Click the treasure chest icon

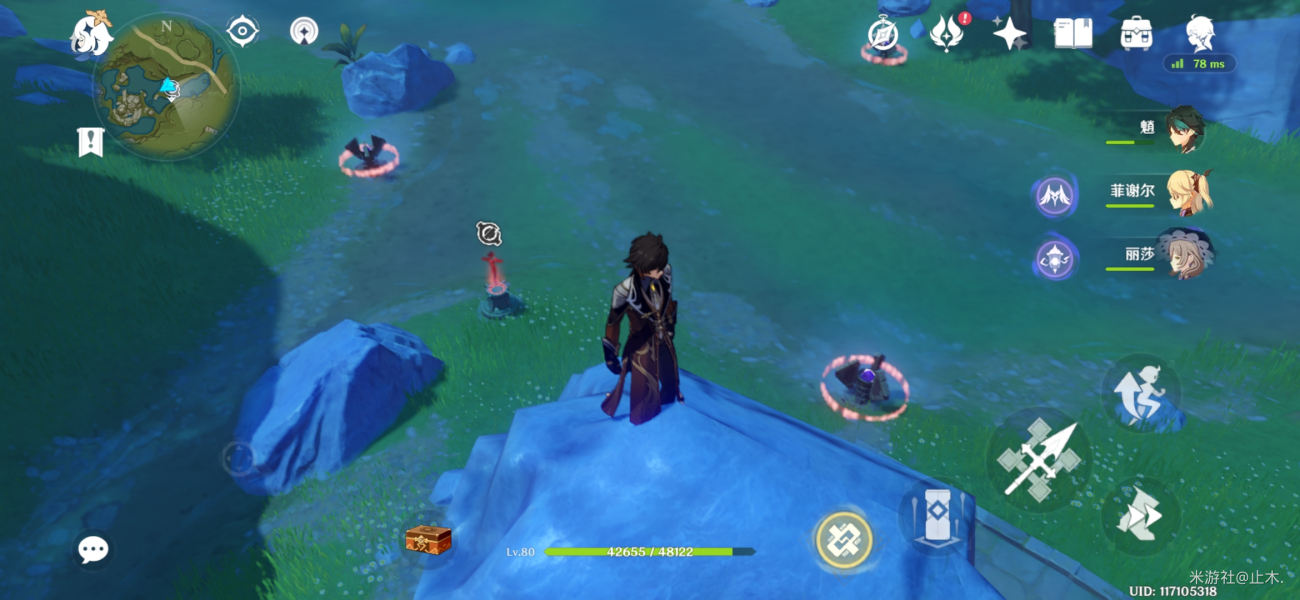pyautogui.click(x=428, y=540)
